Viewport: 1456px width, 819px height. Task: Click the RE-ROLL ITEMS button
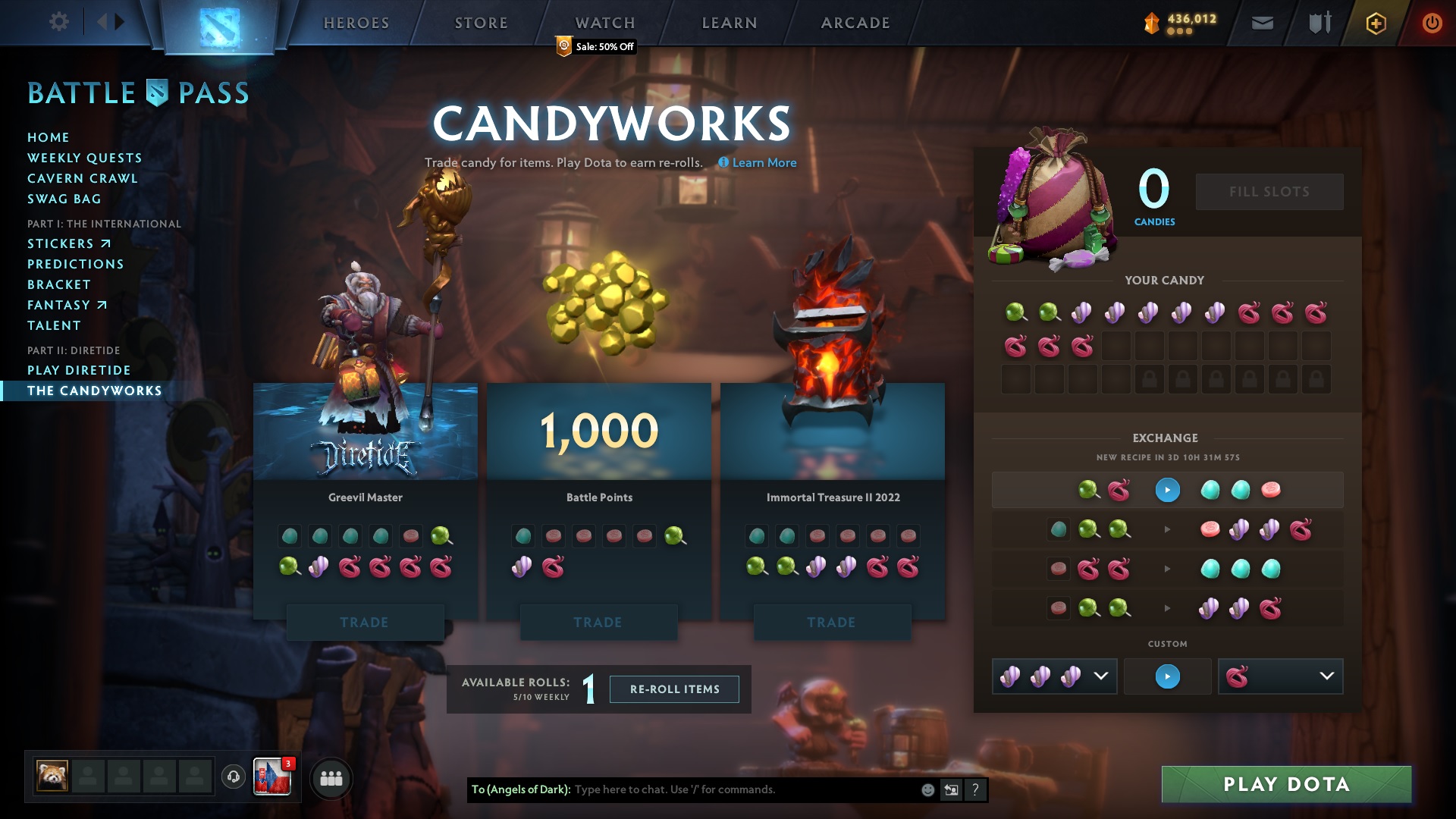tap(674, 689)
